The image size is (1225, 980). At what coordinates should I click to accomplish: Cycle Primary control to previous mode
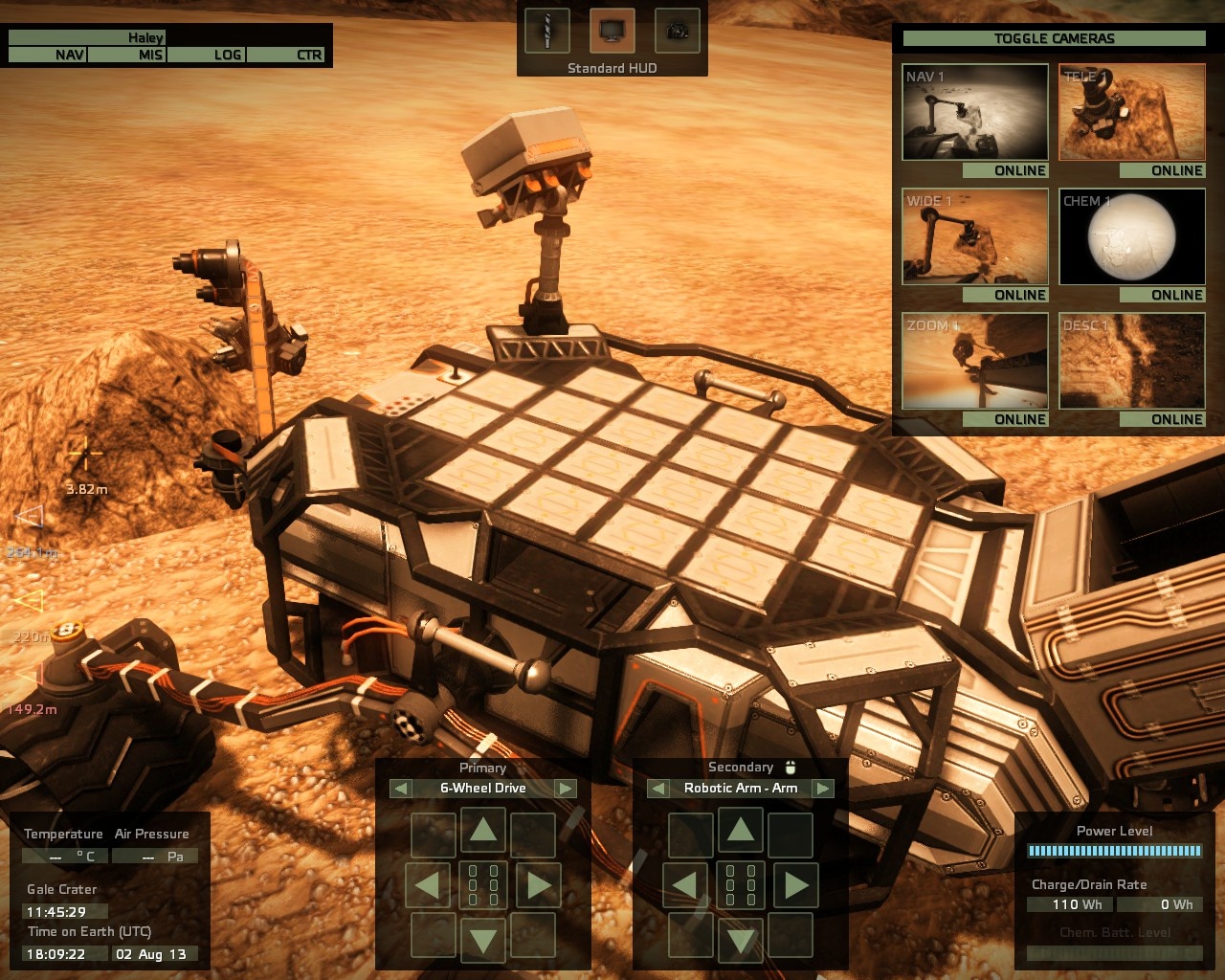point(401,789)
